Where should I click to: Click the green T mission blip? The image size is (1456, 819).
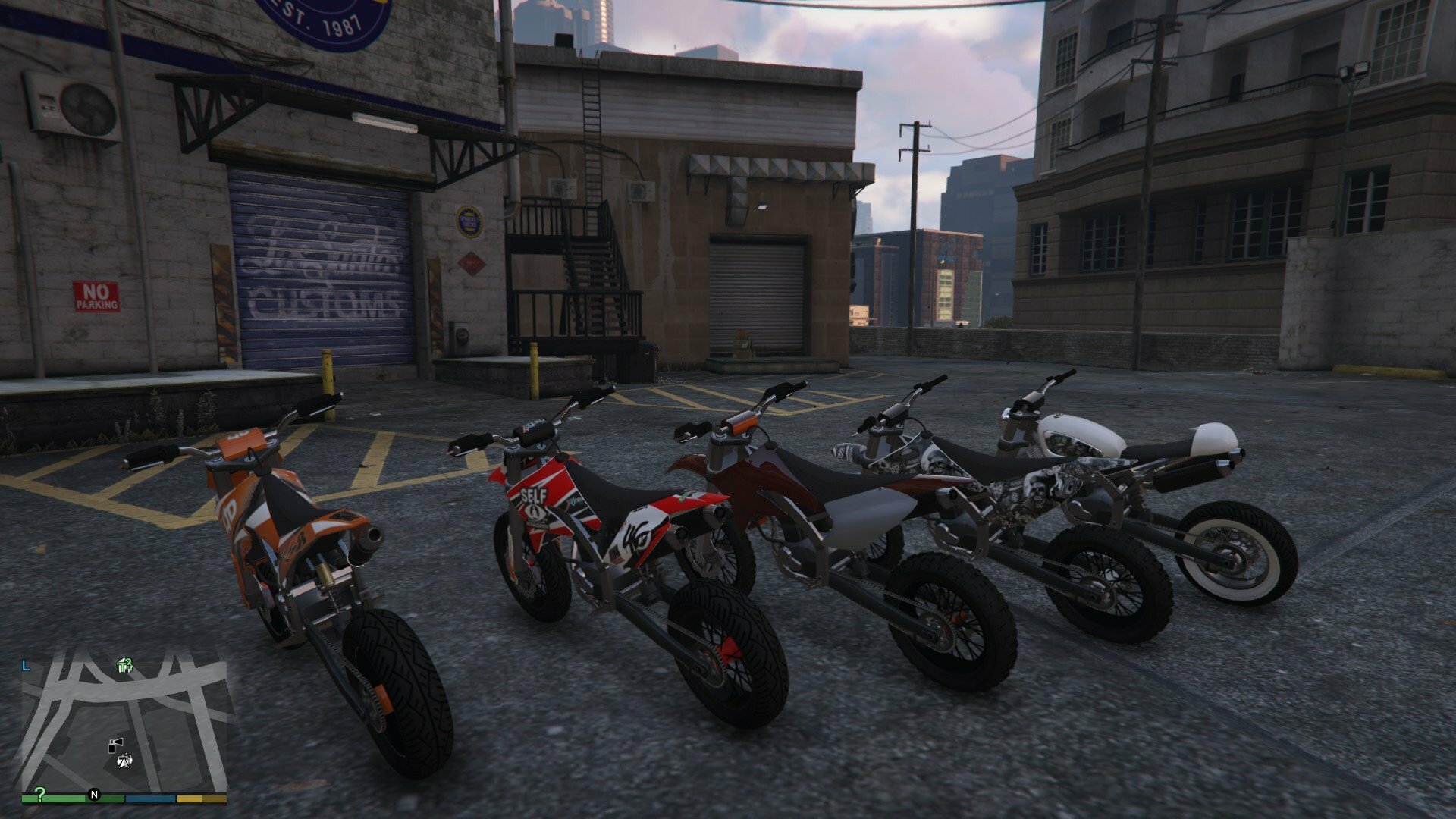tap(124, 666)
